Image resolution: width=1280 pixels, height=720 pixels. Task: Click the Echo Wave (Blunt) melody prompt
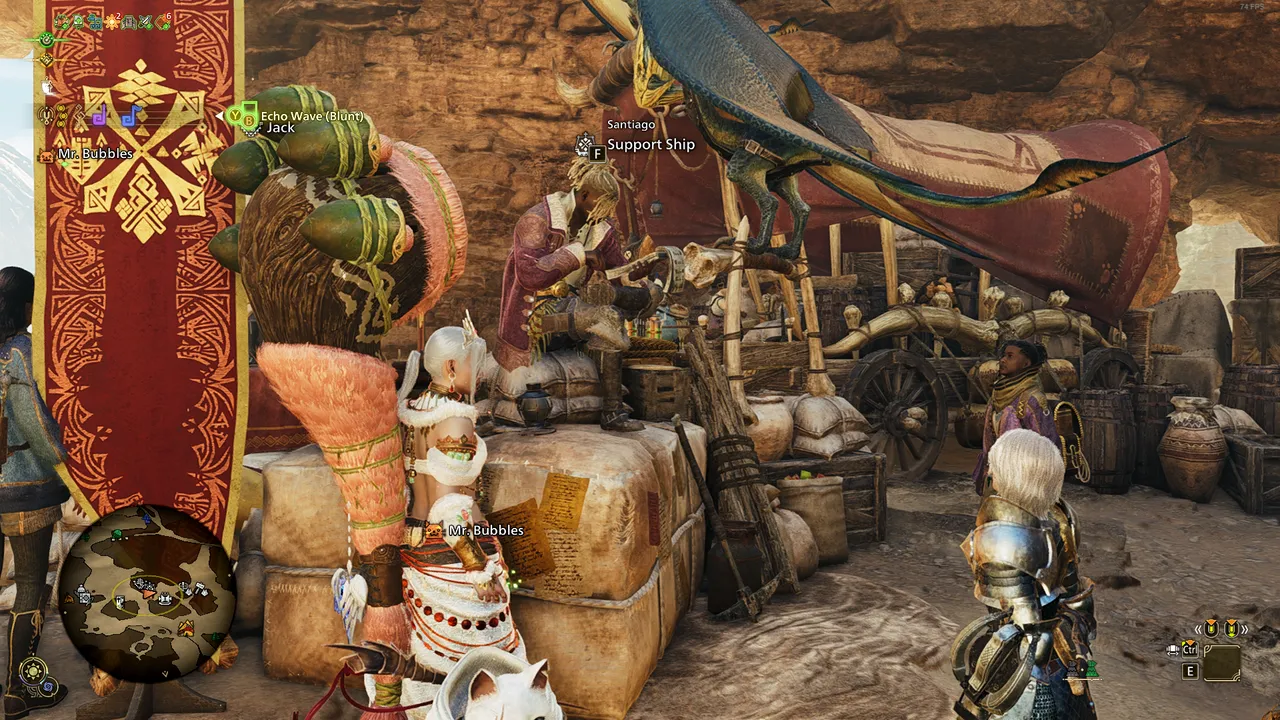point(312,116)
